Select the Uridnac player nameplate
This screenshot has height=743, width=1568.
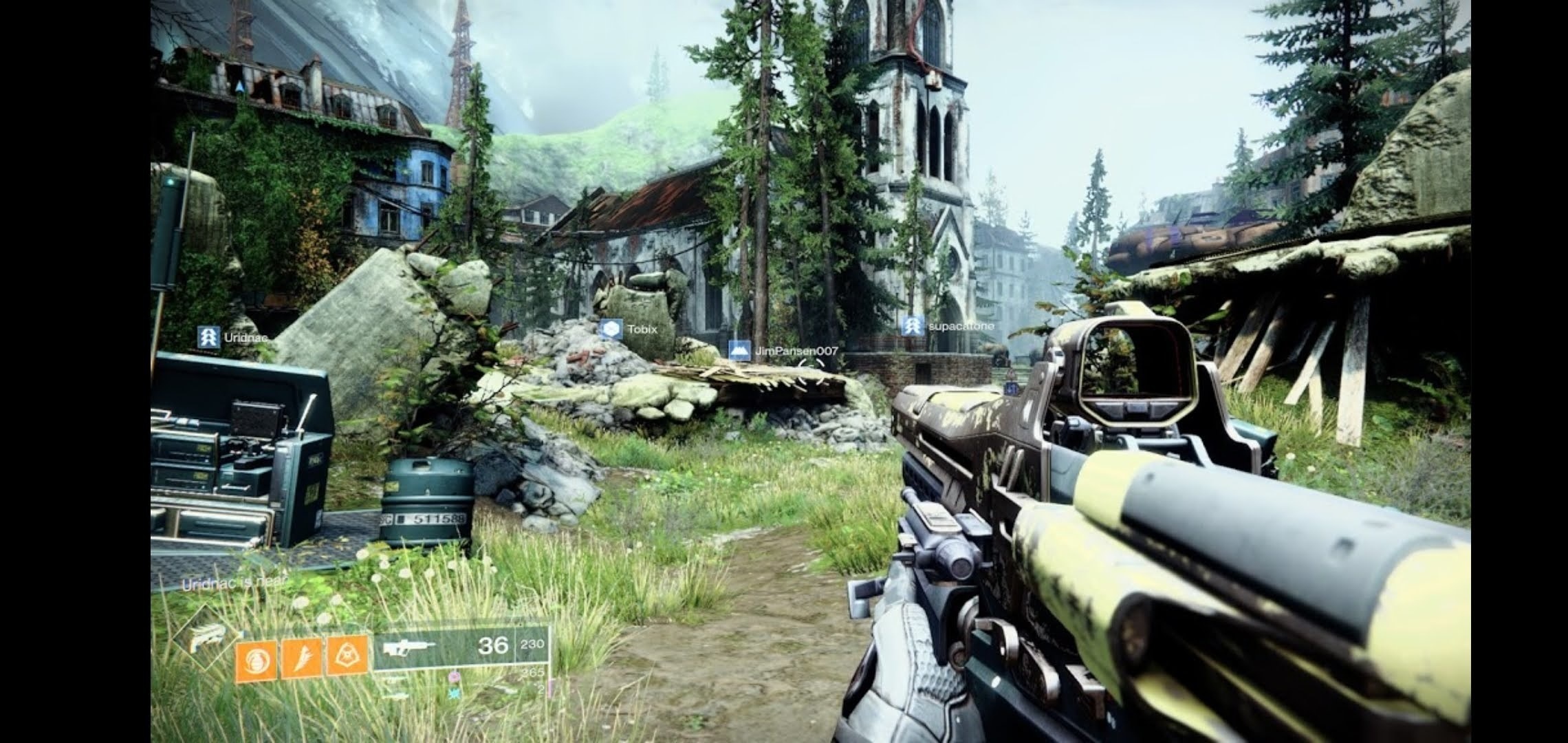(x=234, y=338)
